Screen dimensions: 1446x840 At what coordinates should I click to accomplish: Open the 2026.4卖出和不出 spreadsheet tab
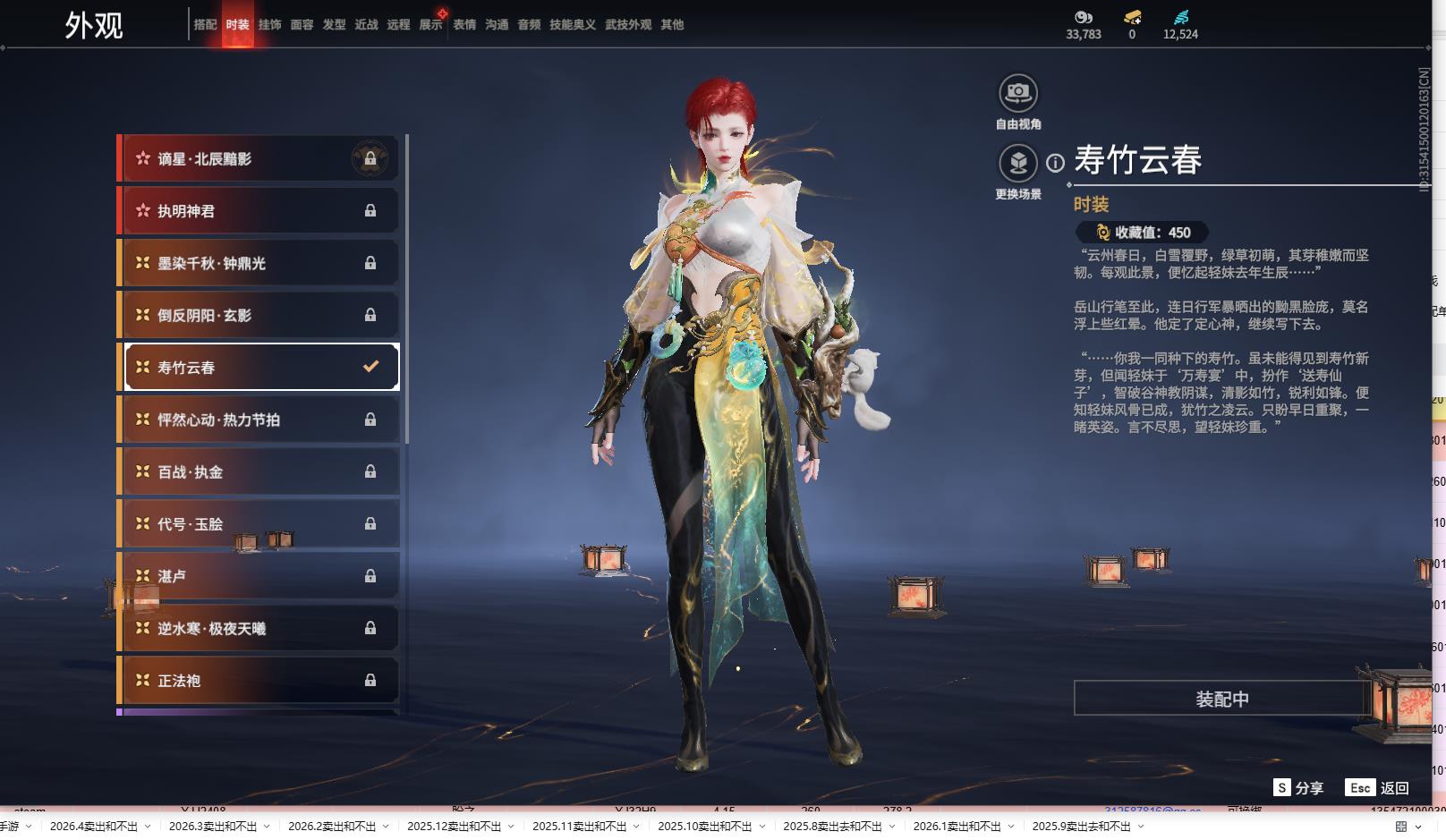[94, 826]
